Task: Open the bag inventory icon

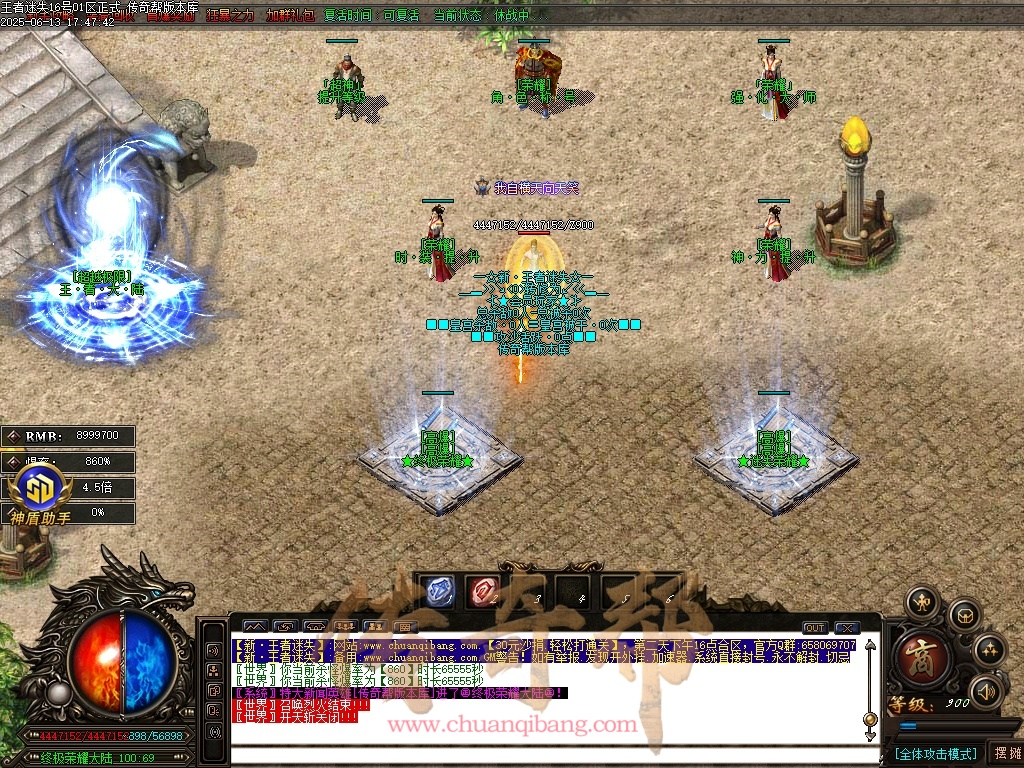Action: tap(963, 613)
